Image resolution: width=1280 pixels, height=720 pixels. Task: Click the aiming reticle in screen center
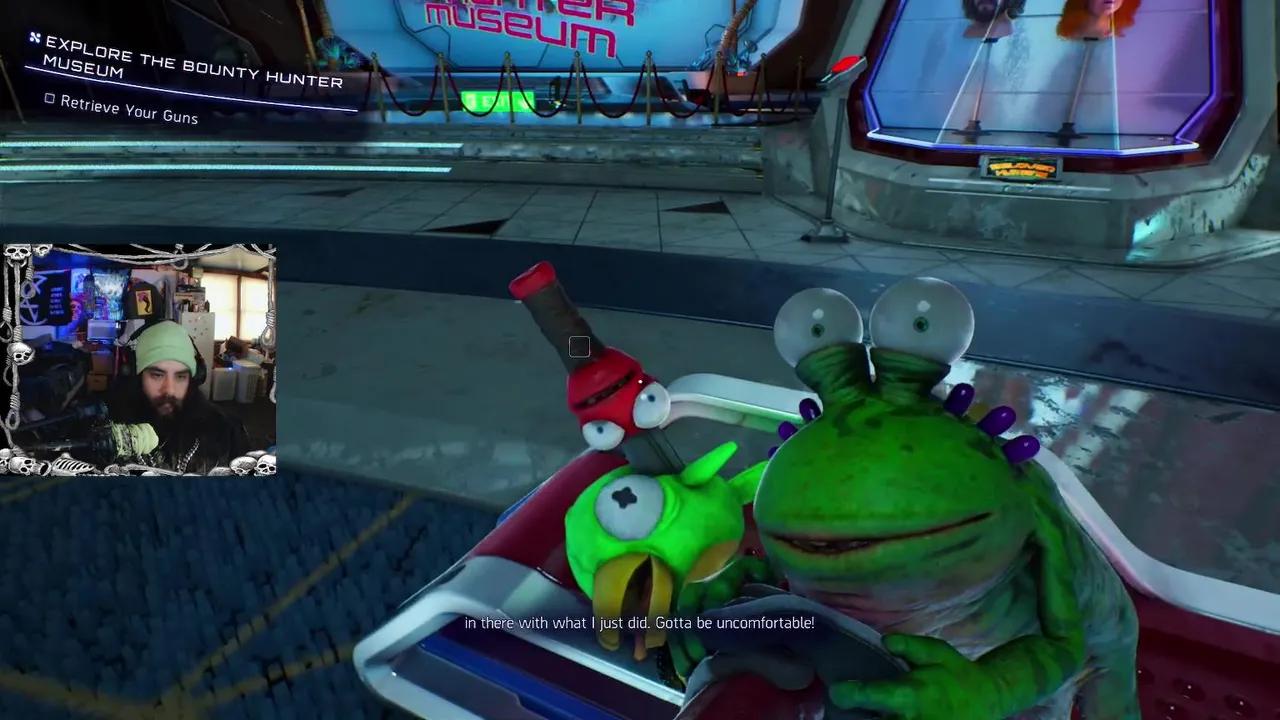(579, 347)
